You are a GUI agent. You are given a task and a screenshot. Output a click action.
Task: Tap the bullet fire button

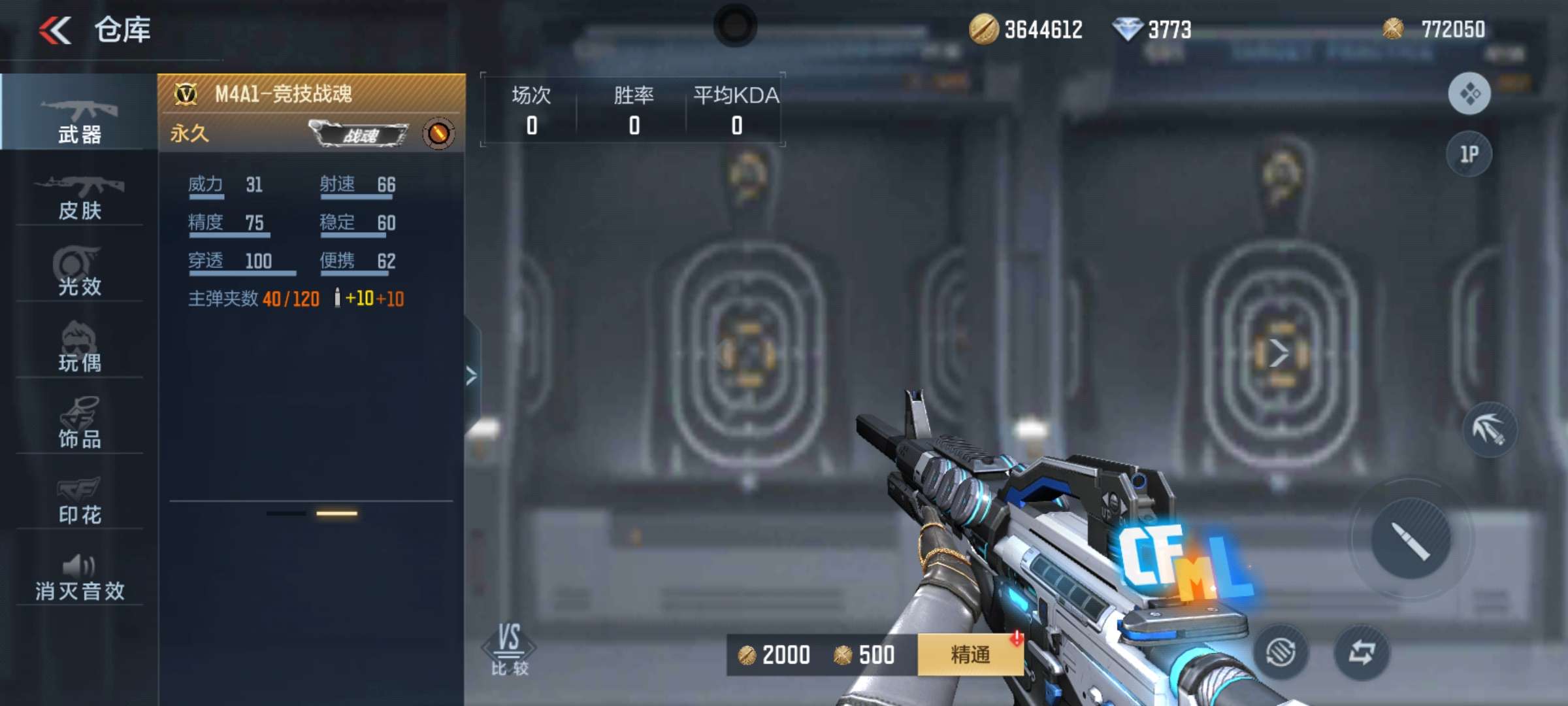point(1411,539)
